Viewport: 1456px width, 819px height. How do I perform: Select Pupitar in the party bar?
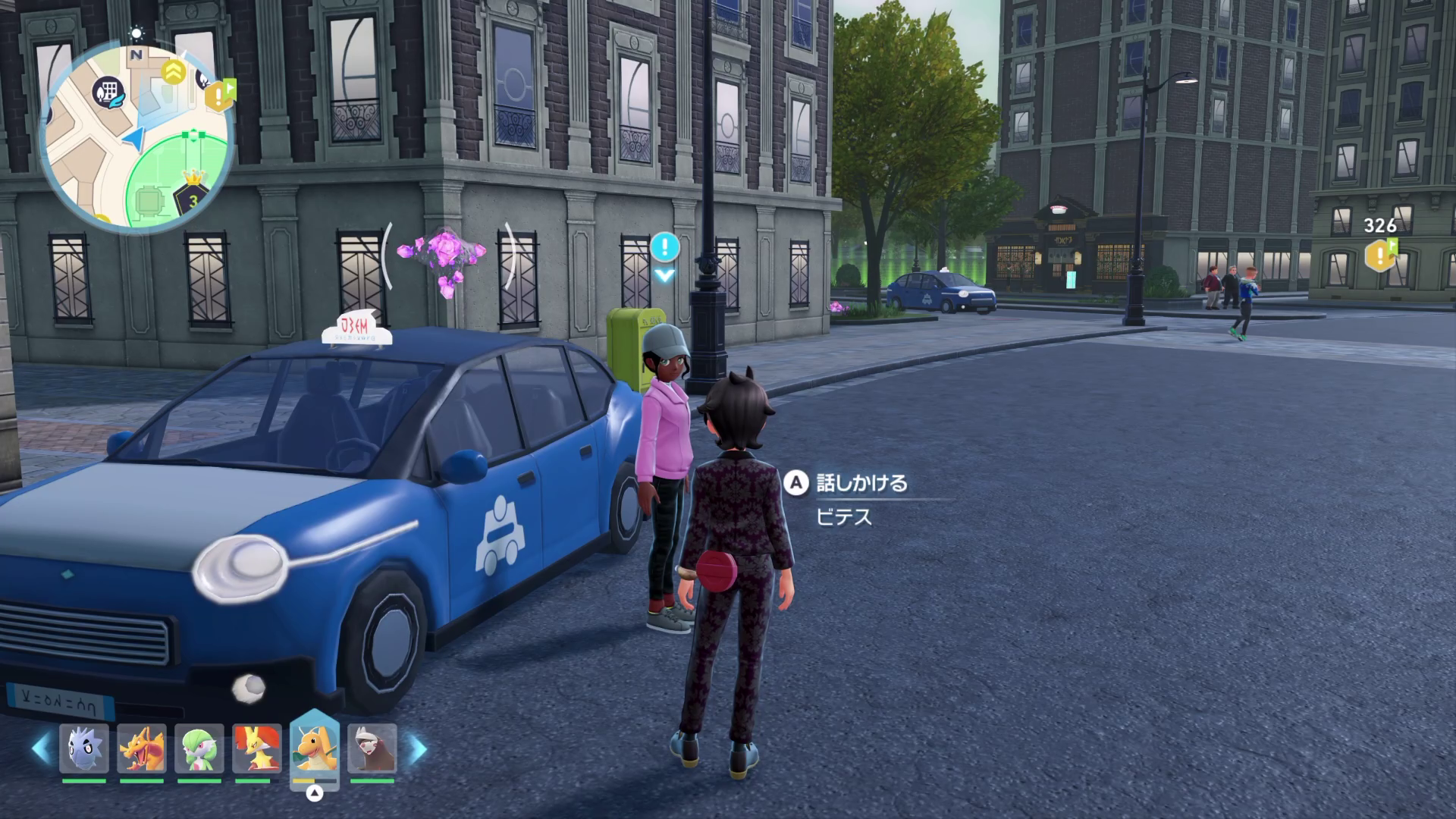click(x=83, y=748)
